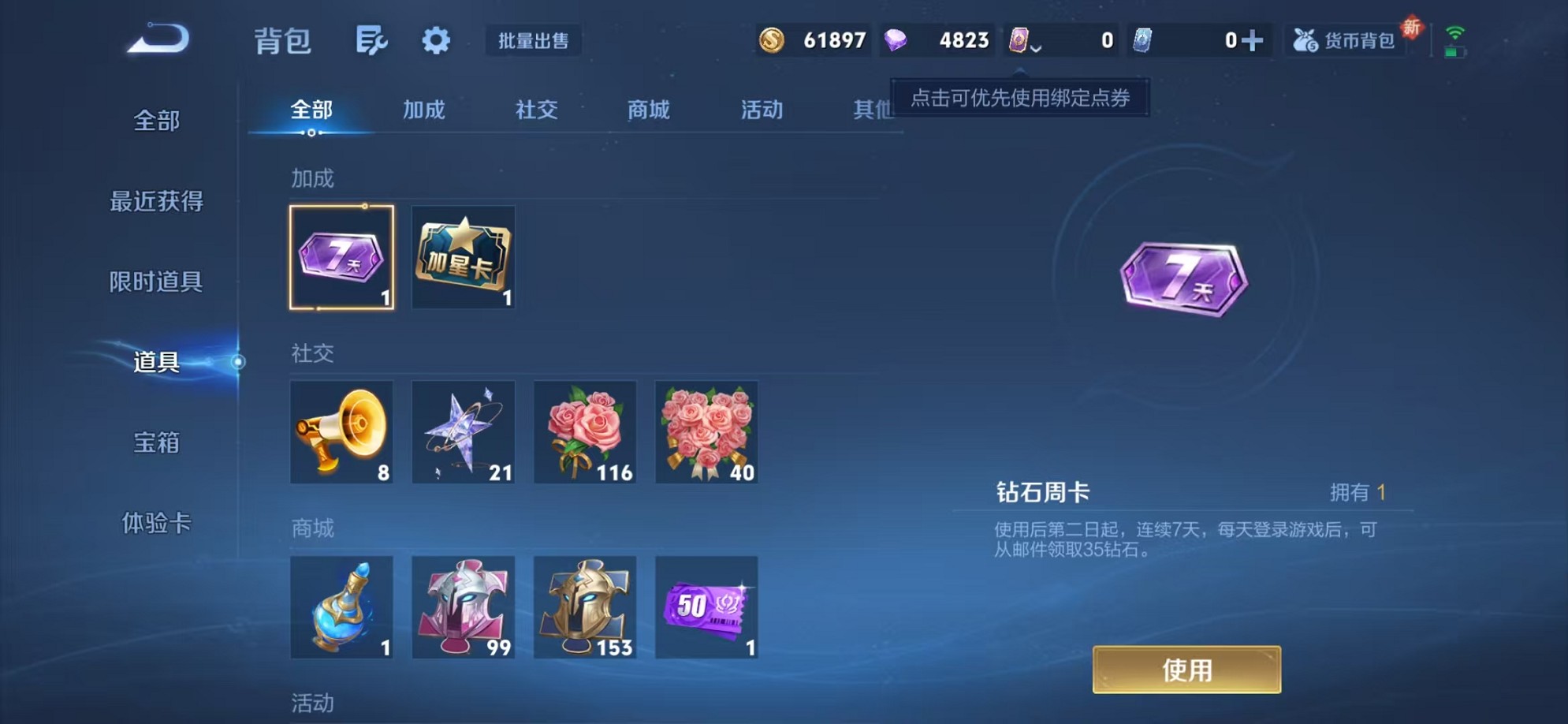Click the 使用 button to use item
This screenshot has width=1568, height=724.
1186,670
